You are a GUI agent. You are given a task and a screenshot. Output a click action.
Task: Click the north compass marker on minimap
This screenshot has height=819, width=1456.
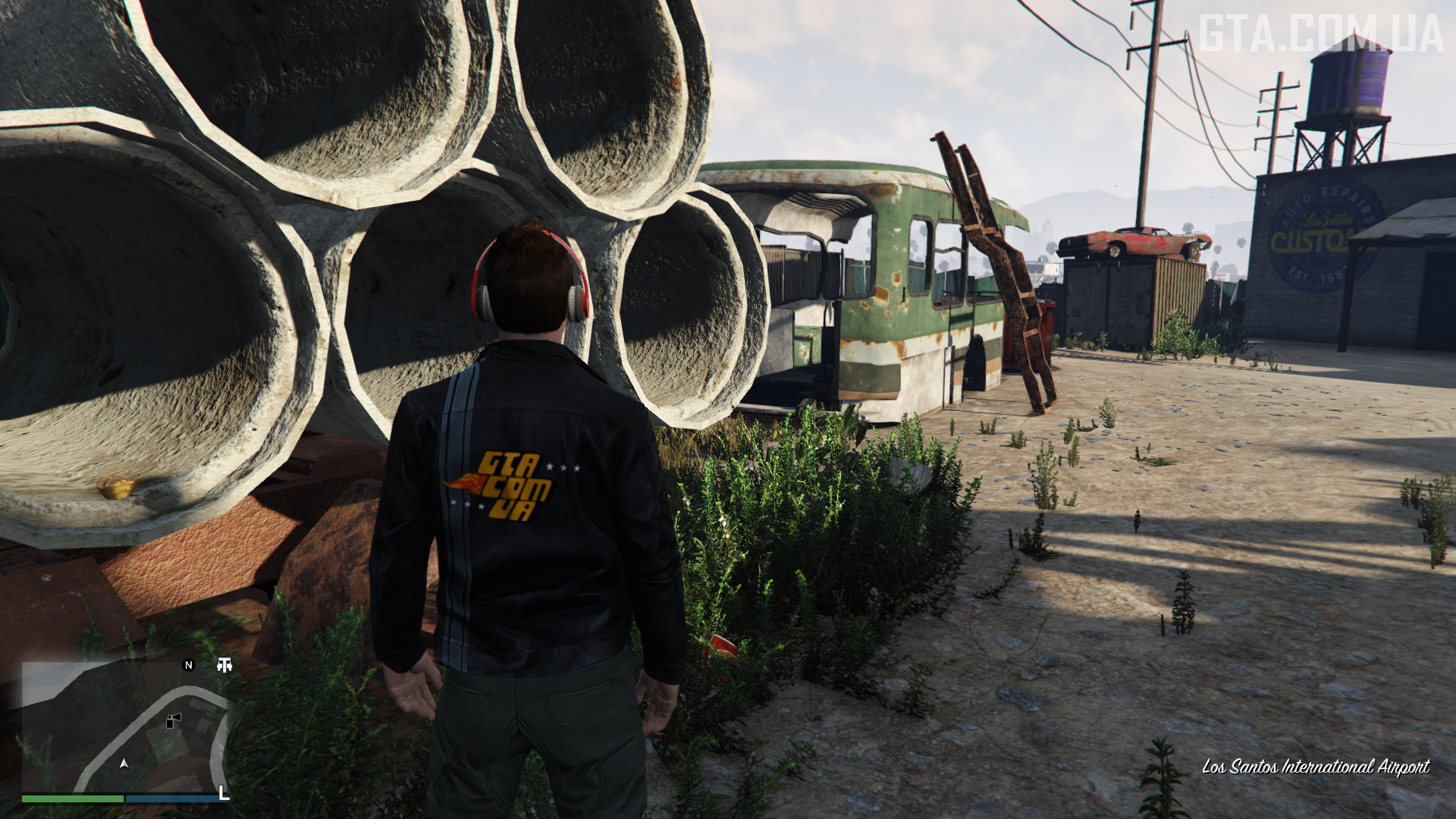pos(189,665)
